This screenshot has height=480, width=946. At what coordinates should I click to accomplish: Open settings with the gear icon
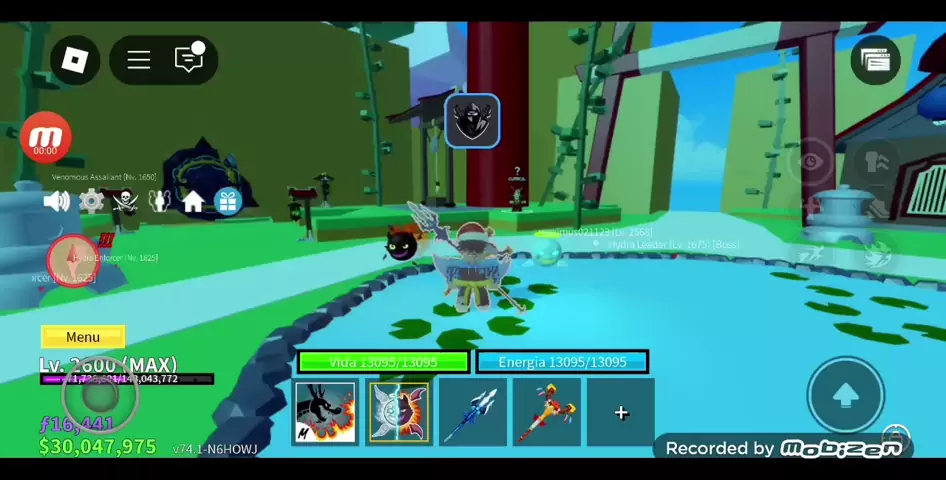pyautogui.click(x=91, y=201)
